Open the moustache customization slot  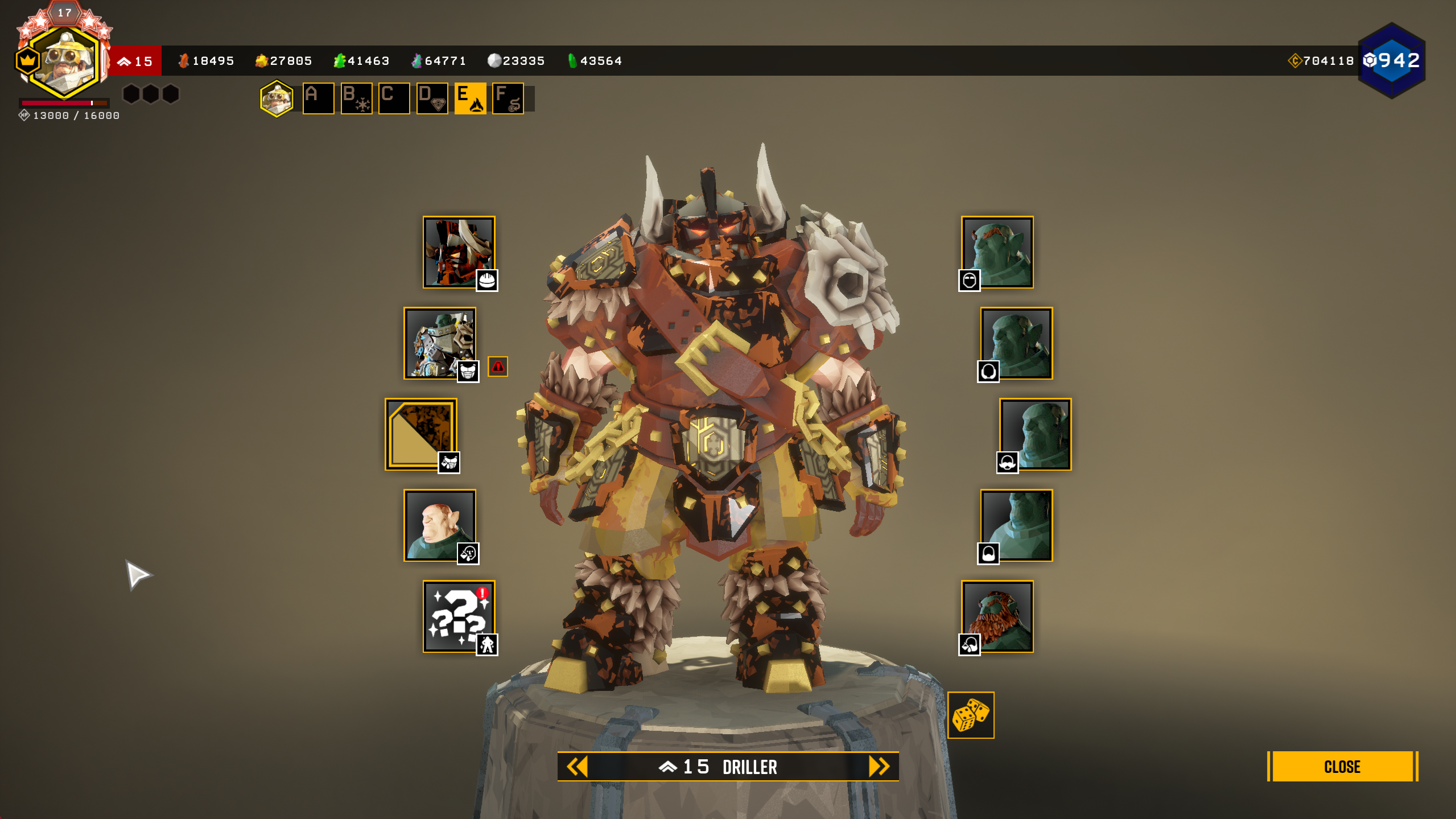1035,434
